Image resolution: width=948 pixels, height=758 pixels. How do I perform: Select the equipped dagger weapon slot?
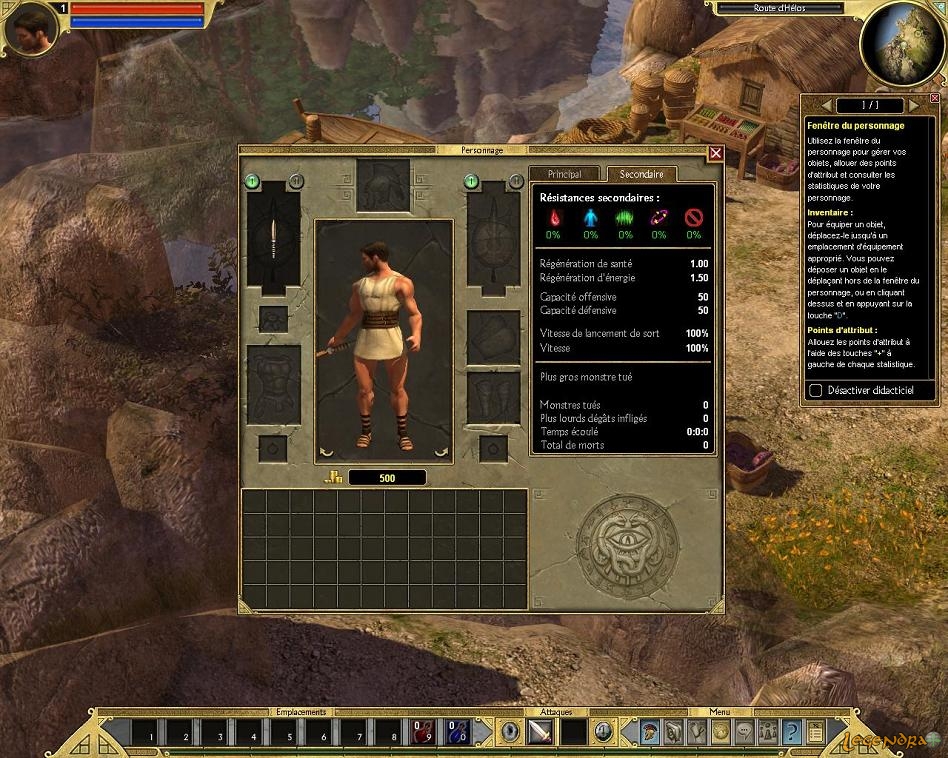(x=273, y=237)
